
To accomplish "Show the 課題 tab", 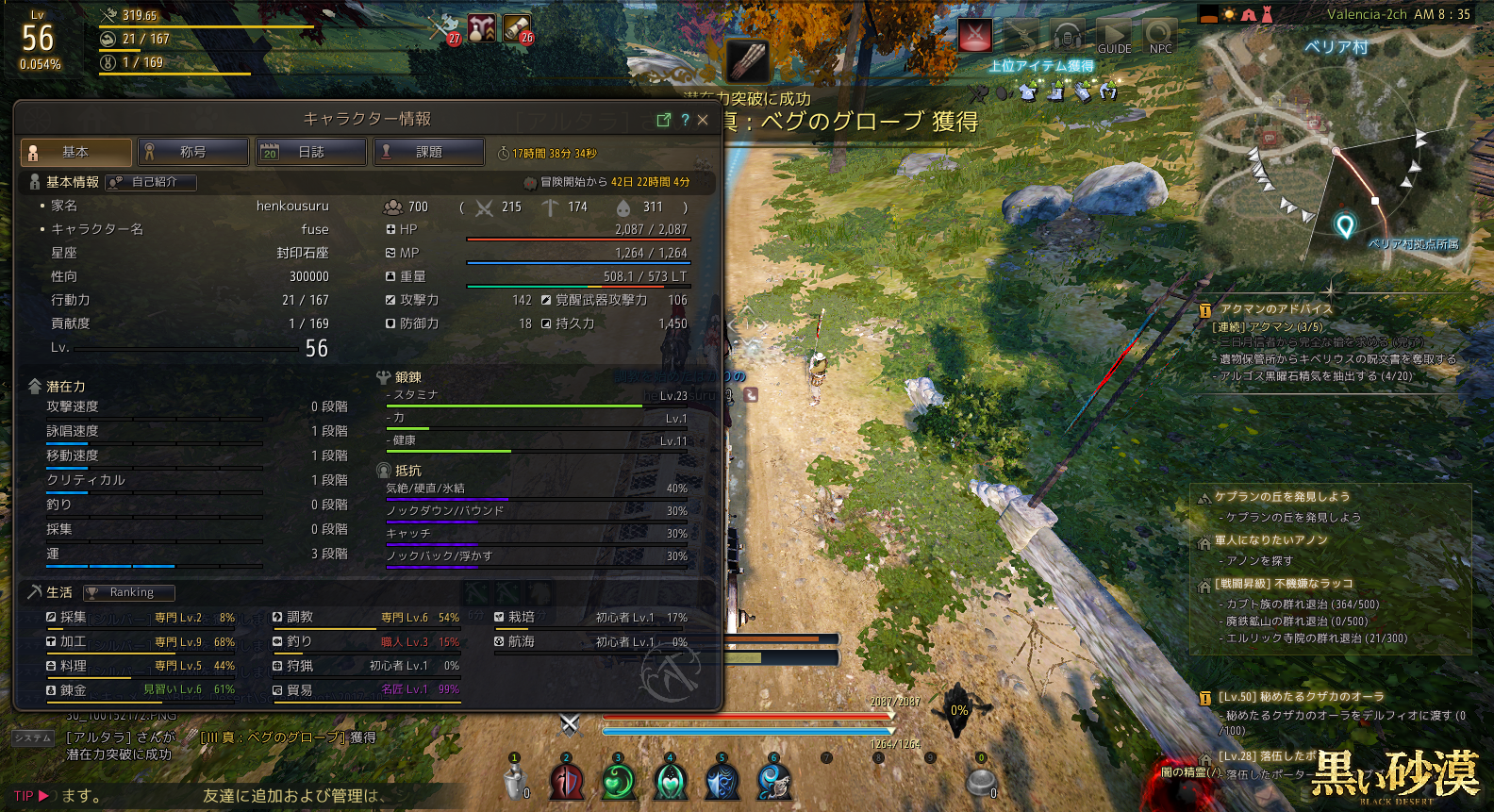I will pyautogui.click(x=429, y=152).
